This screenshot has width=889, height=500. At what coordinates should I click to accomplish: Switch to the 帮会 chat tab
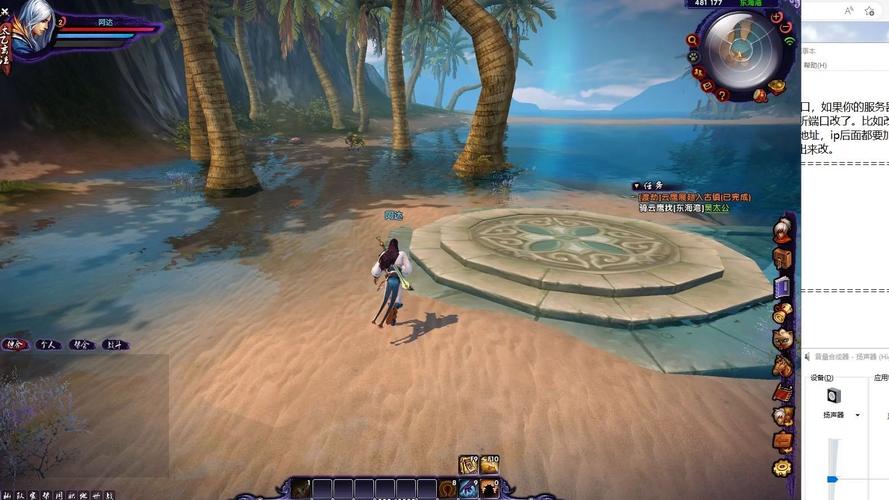(82, 344)
